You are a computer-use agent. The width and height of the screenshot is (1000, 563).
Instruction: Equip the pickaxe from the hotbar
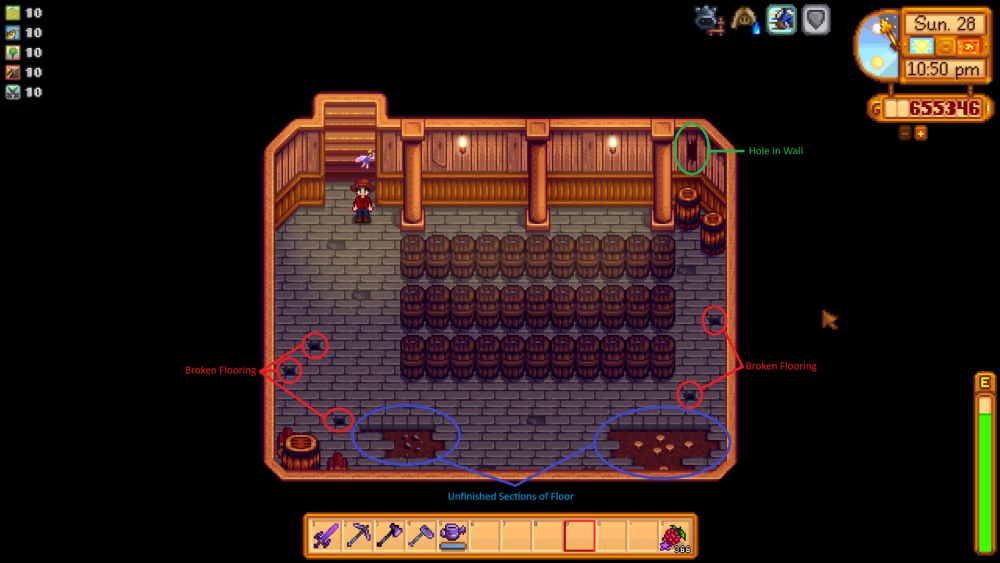(359, 536)
